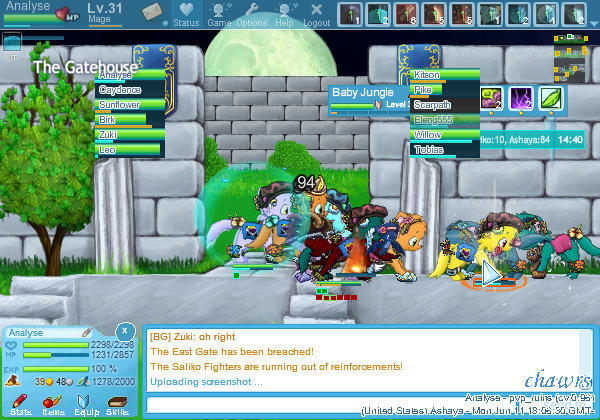
Task: Open the Stats panel
Action: (20, 404)
